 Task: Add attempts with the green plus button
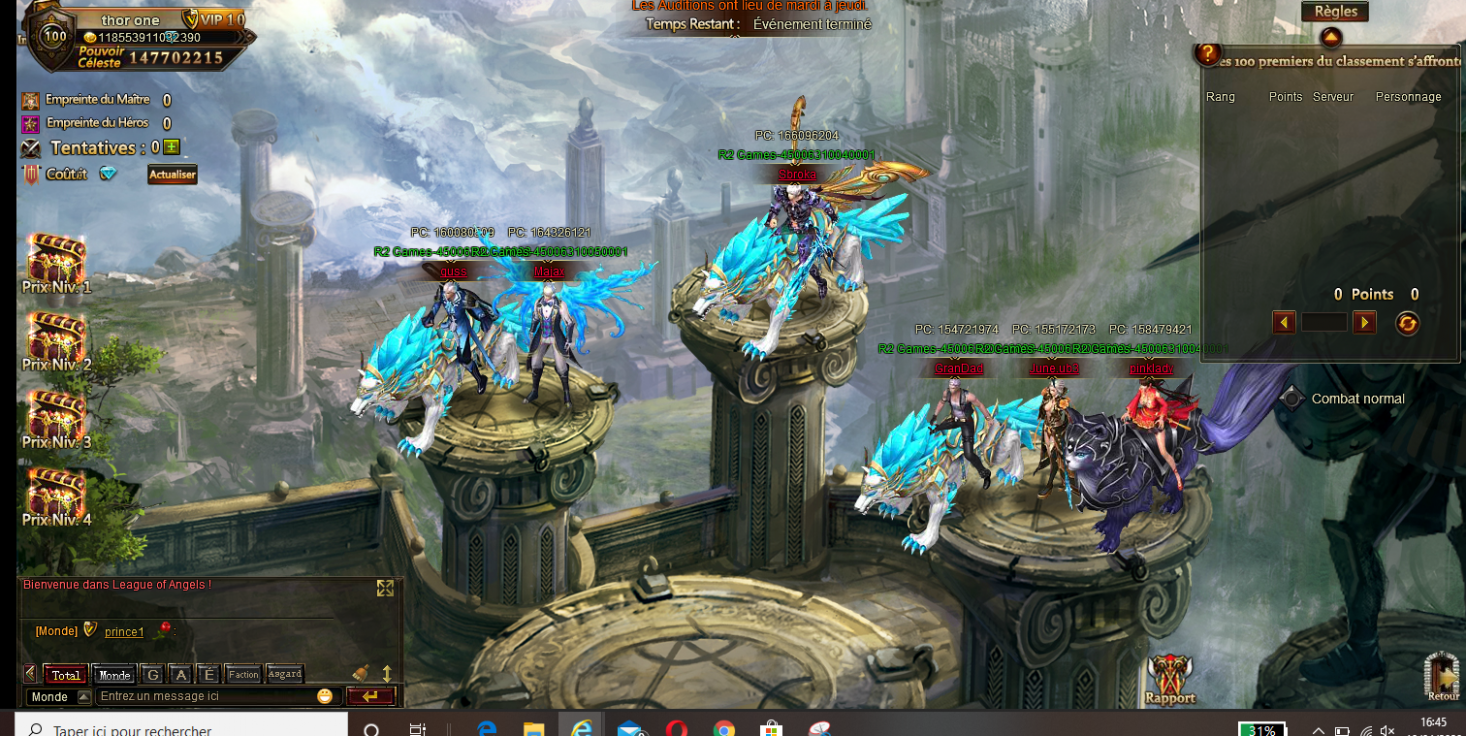pyautogui.click(x=172, y=147)
